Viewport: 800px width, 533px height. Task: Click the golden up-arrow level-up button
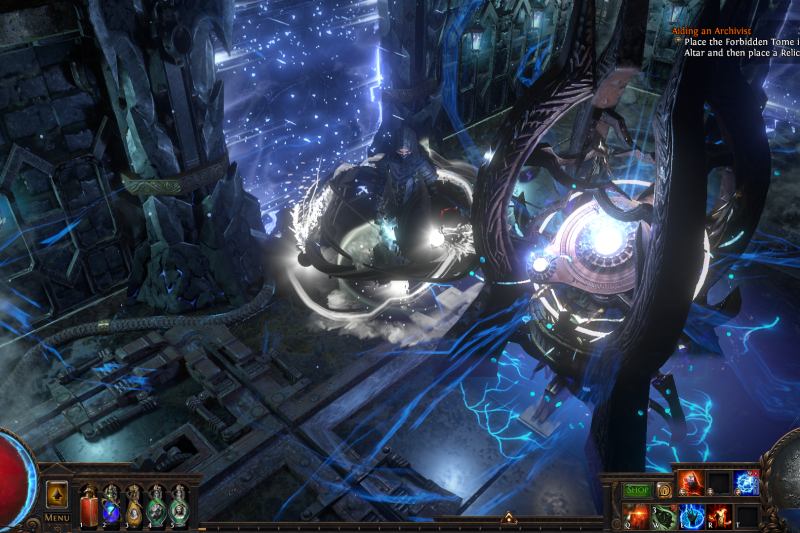click(57, 494)
